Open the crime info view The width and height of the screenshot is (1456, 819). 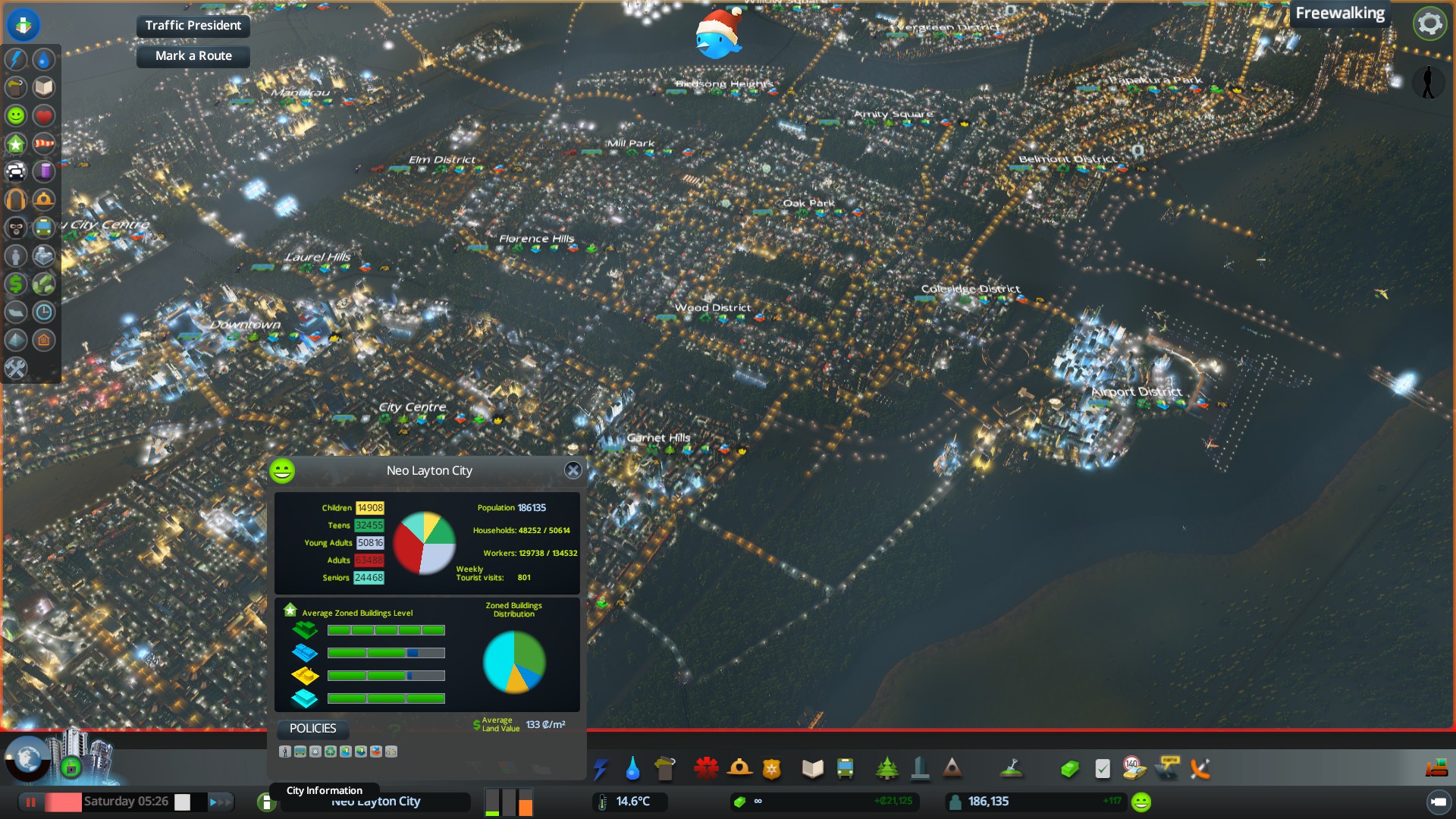click(x=16, y=227)
